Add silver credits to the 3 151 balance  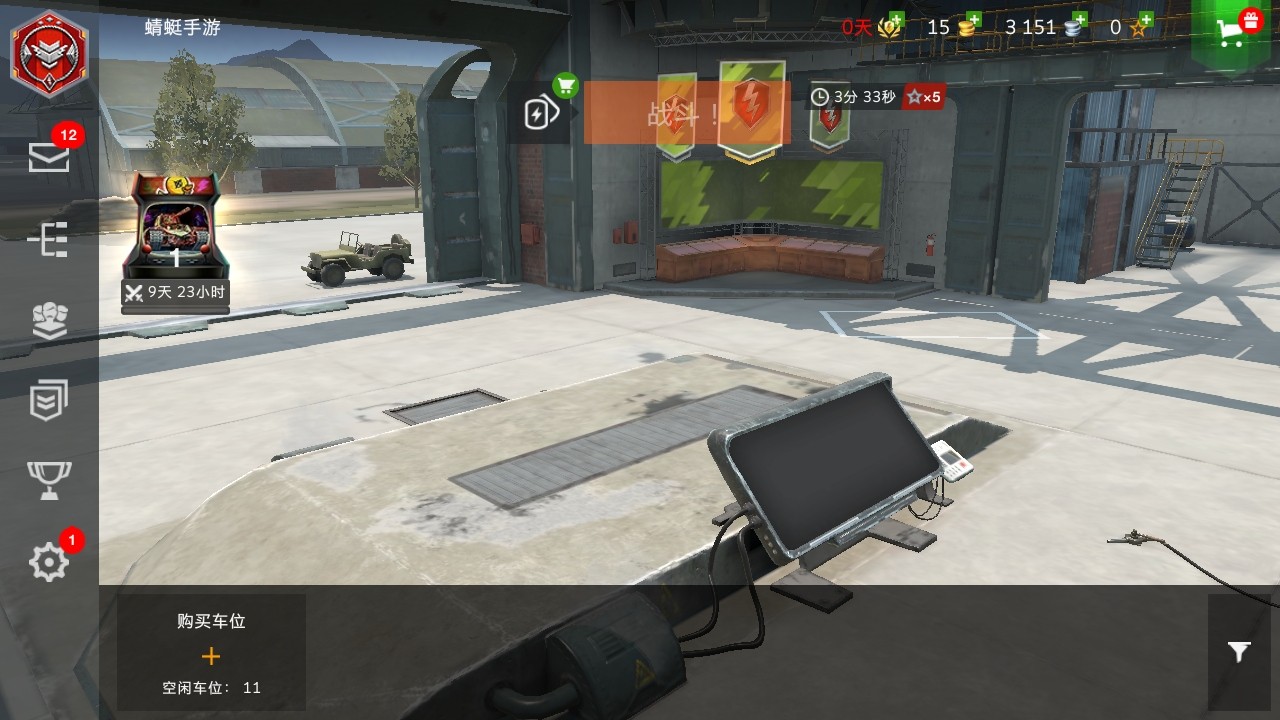click(1076, 26)
